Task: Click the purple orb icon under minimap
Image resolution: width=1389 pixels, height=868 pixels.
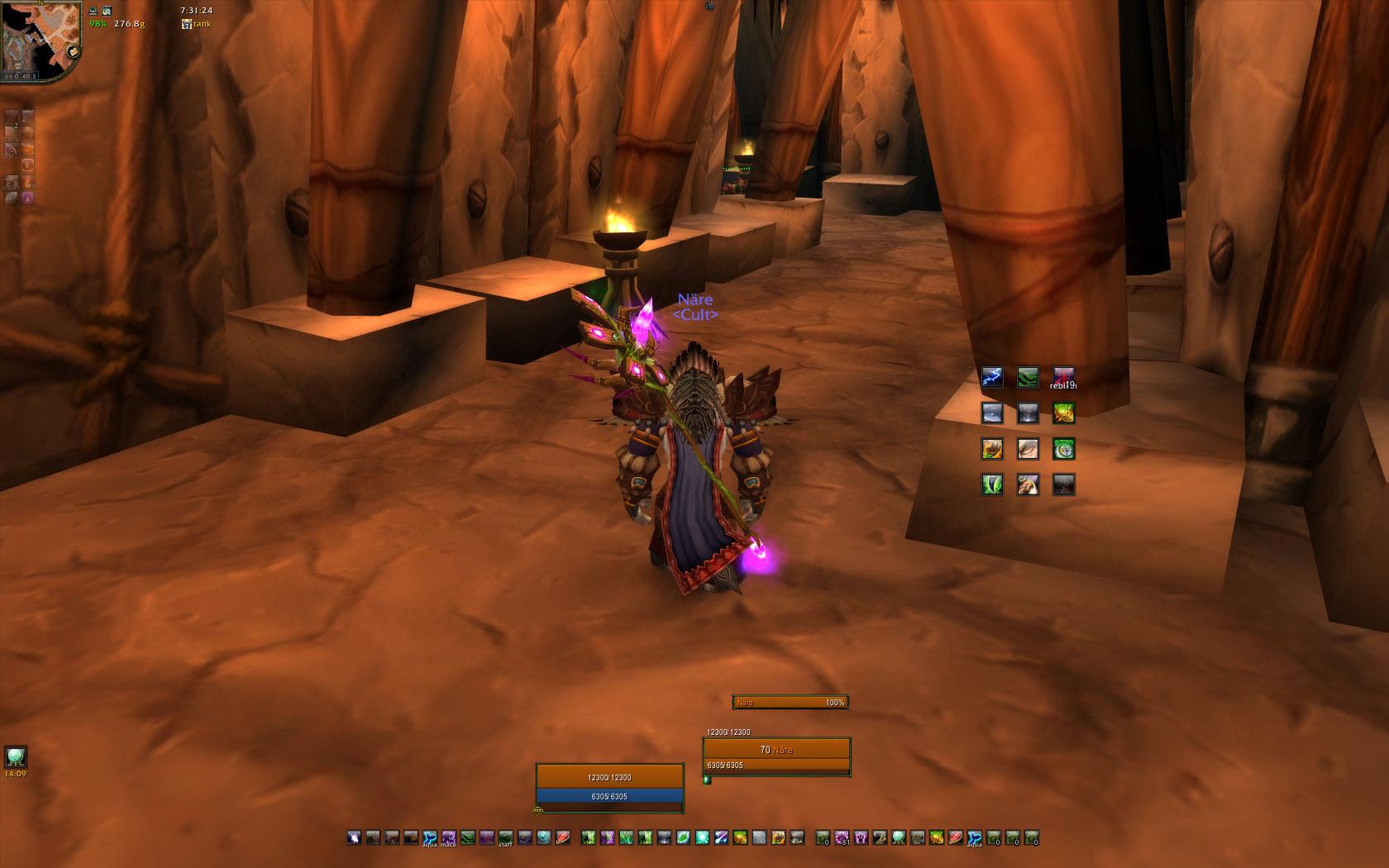Action: 27,198
